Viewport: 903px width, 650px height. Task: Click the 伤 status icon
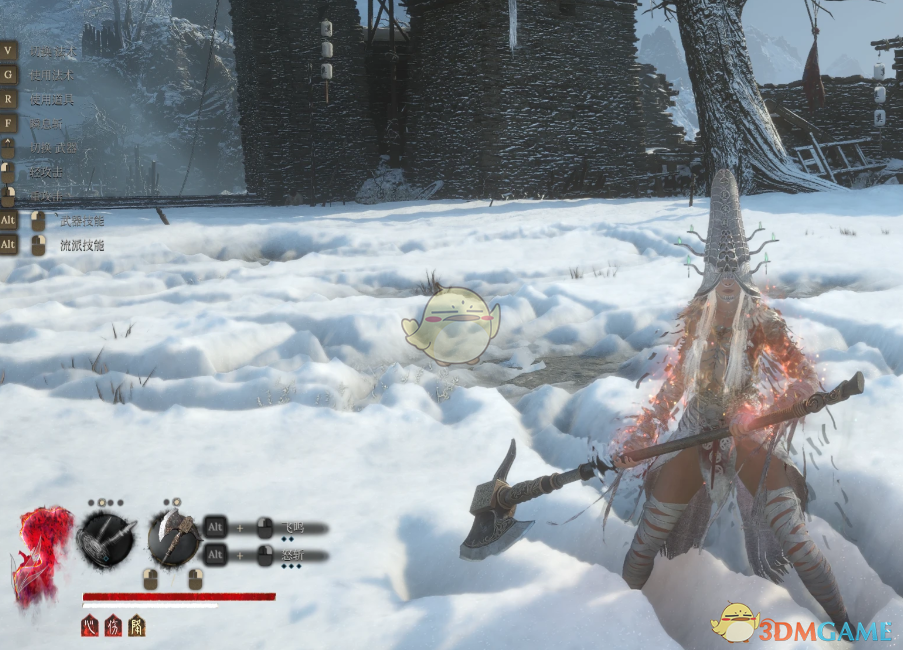click(113, 626)
